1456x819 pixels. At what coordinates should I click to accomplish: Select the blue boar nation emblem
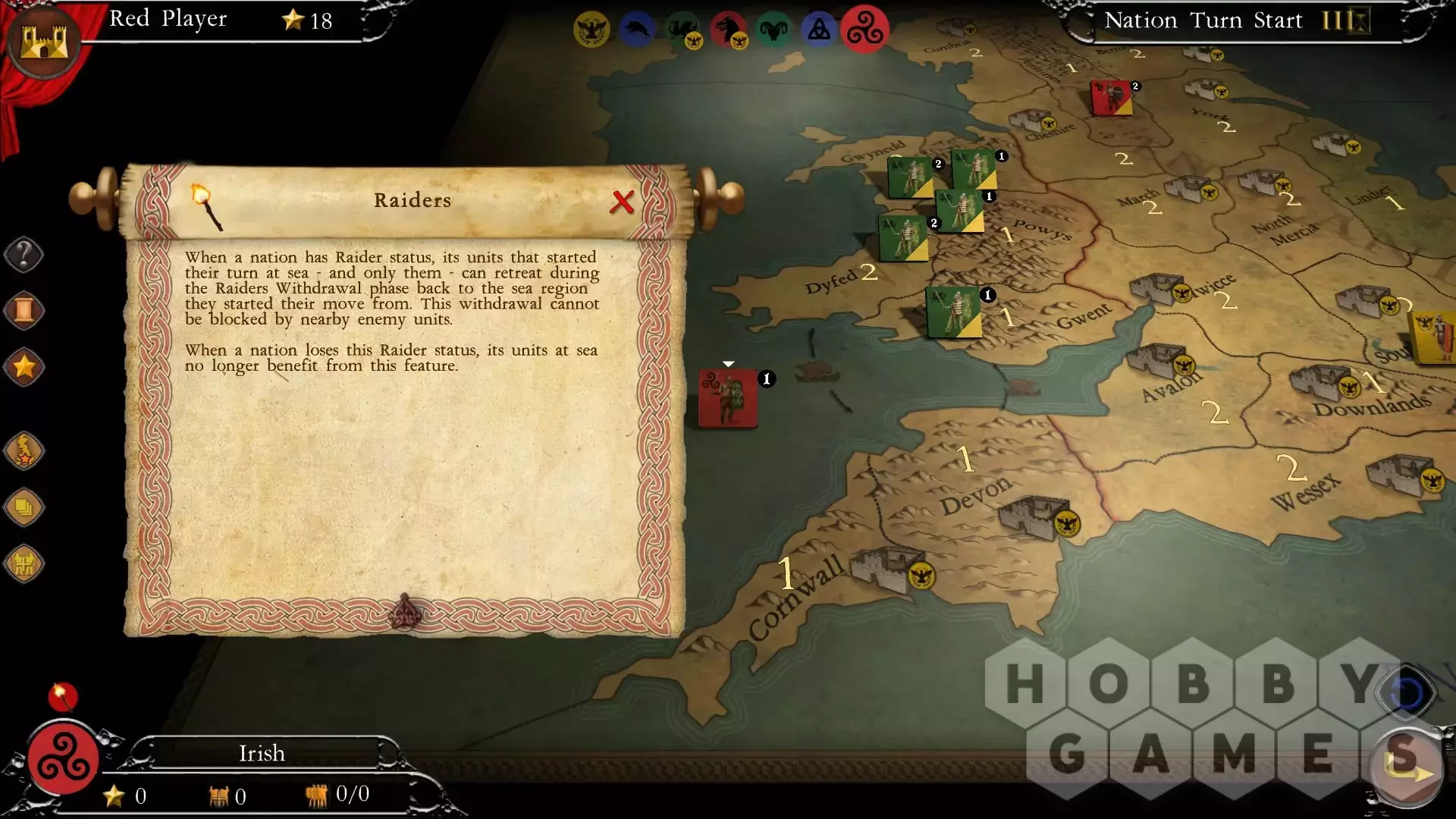coord(637,30)
